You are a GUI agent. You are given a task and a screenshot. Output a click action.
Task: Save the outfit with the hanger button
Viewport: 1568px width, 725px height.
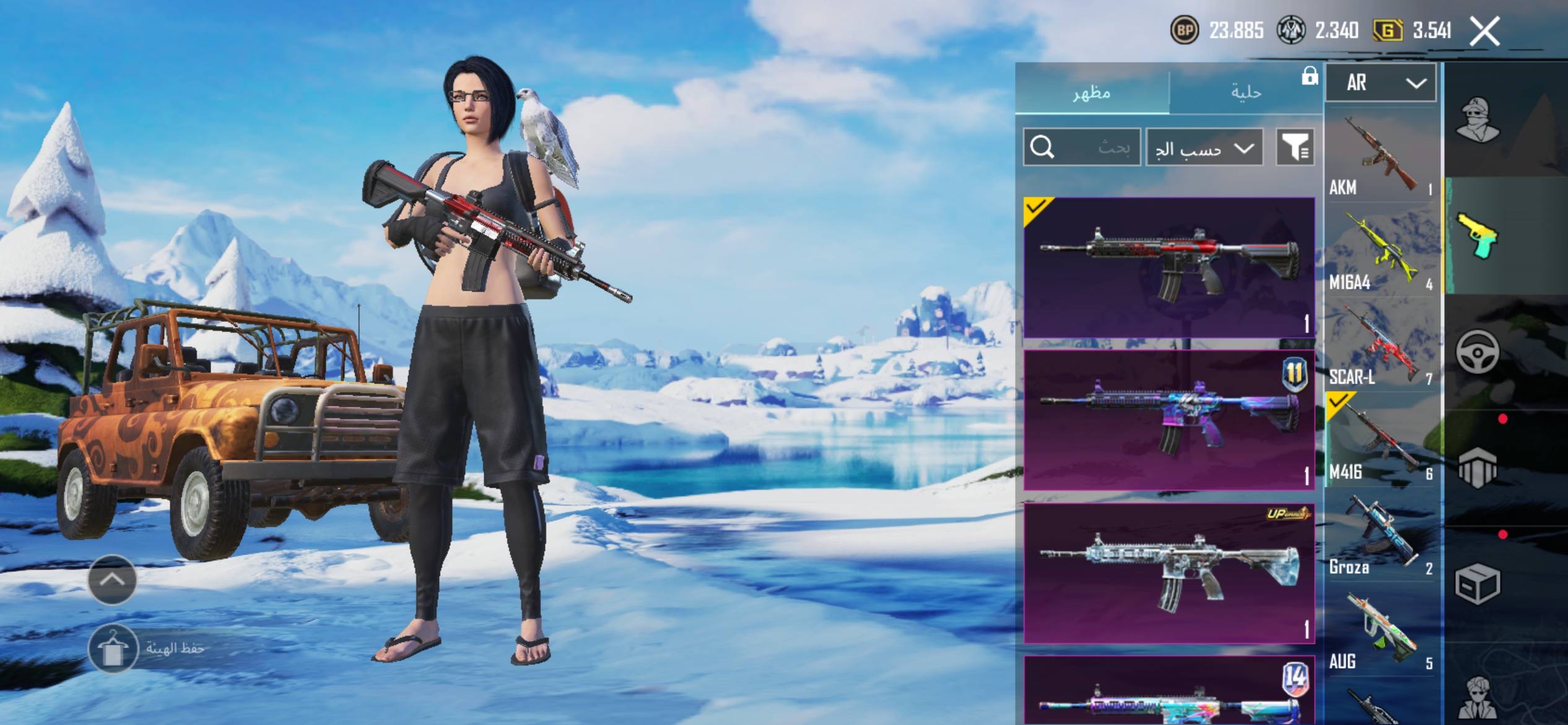coord(113,648)
